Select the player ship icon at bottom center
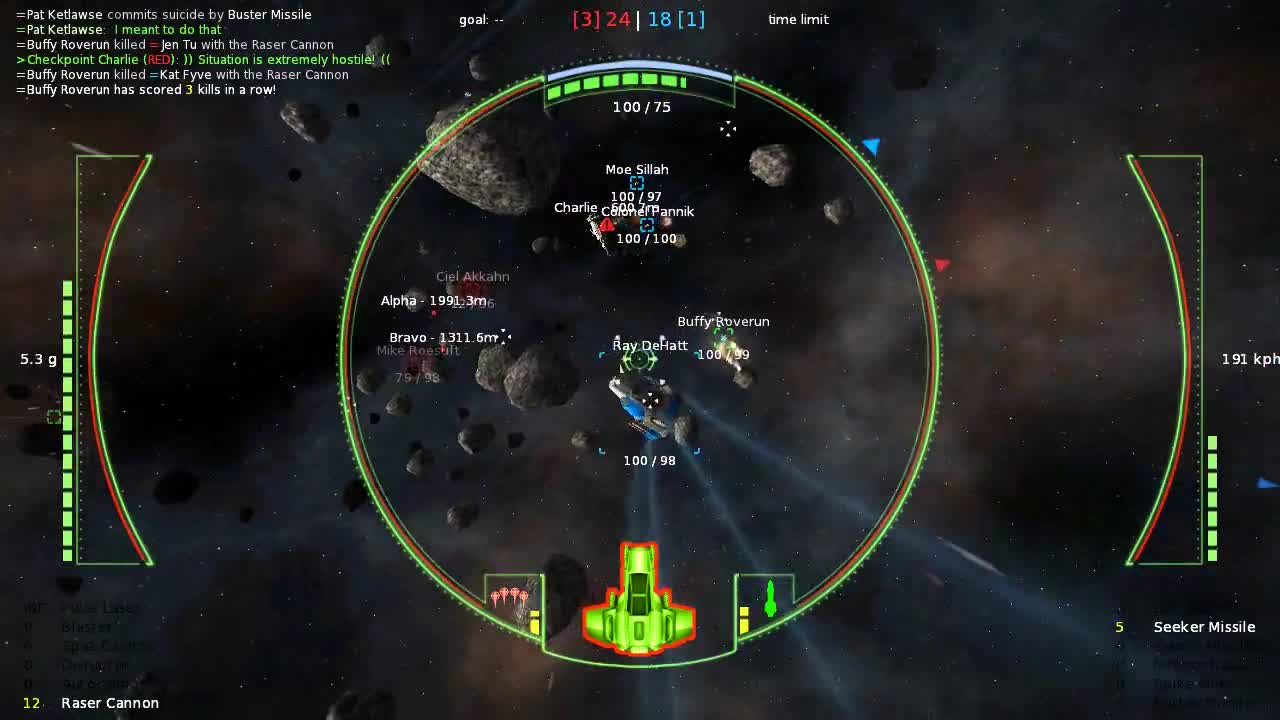 638,600
